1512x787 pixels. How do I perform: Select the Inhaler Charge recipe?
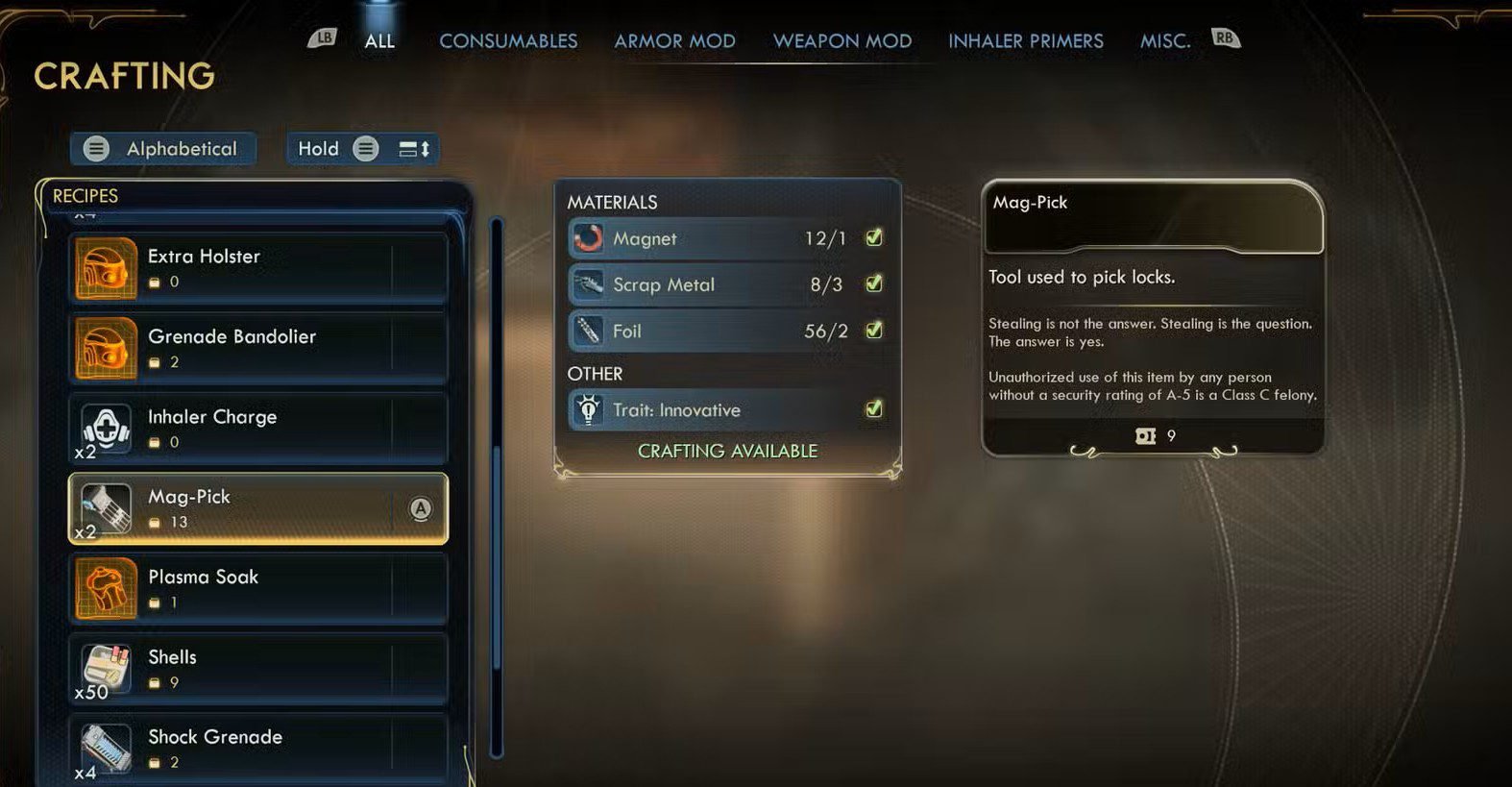click(x=257, y=429)
